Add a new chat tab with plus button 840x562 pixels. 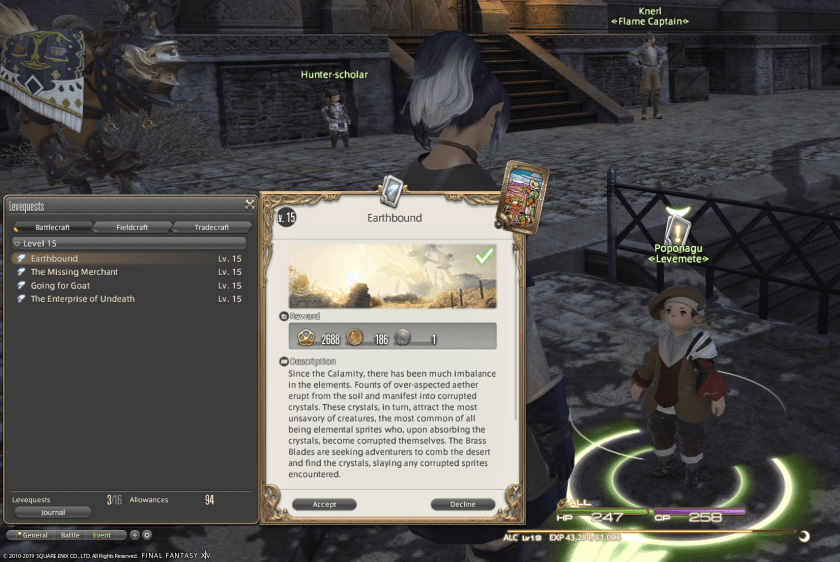coord(135,535)
